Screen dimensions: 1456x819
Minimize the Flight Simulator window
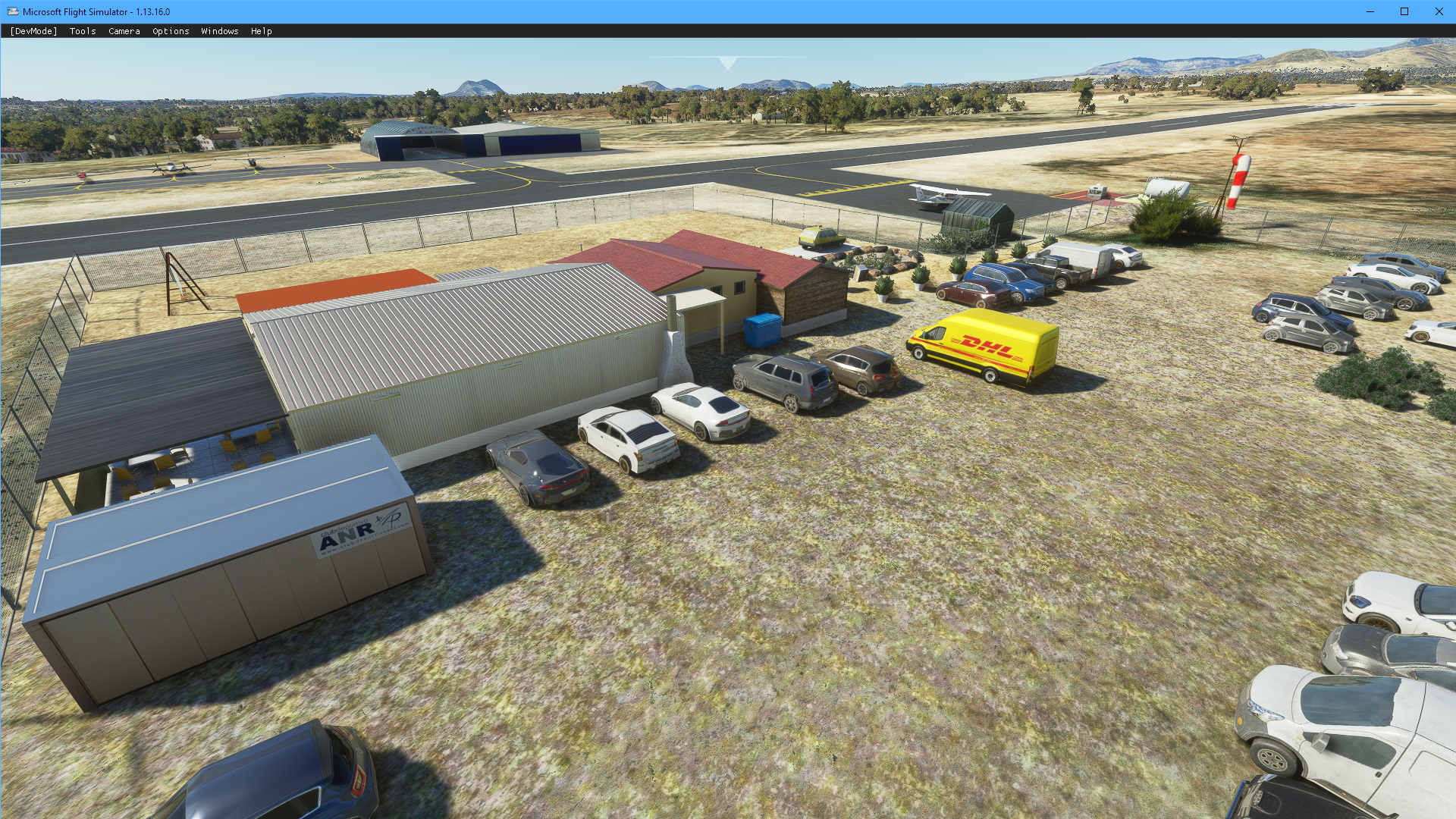1370,11
